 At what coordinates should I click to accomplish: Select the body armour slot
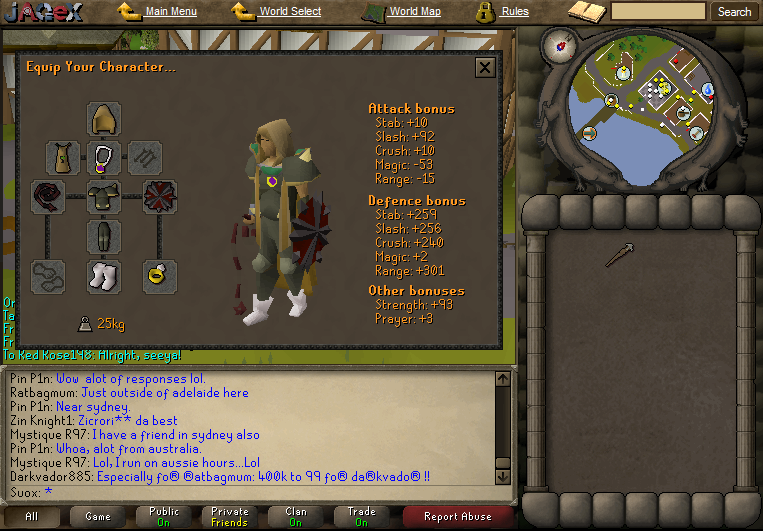(103, 197)
